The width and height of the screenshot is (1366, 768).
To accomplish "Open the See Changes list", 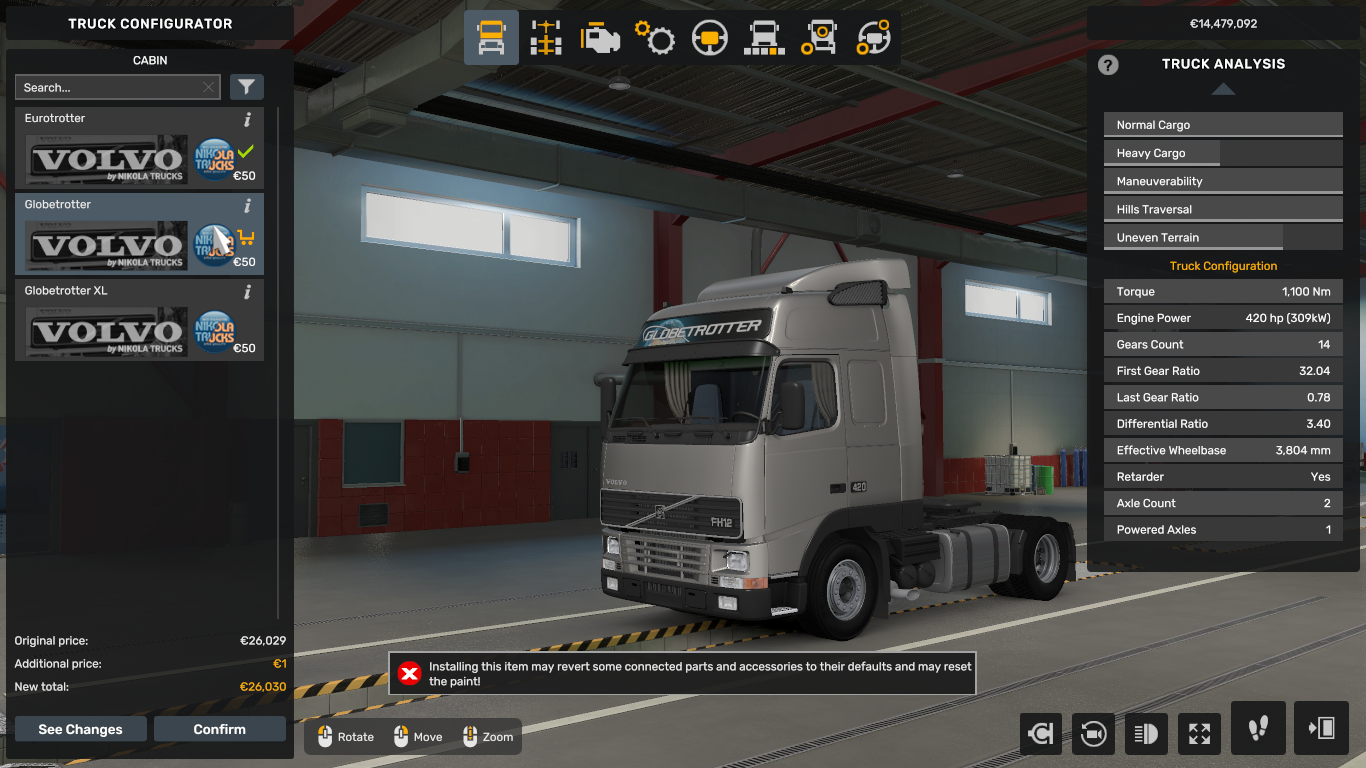I will [x=80, y=729].
